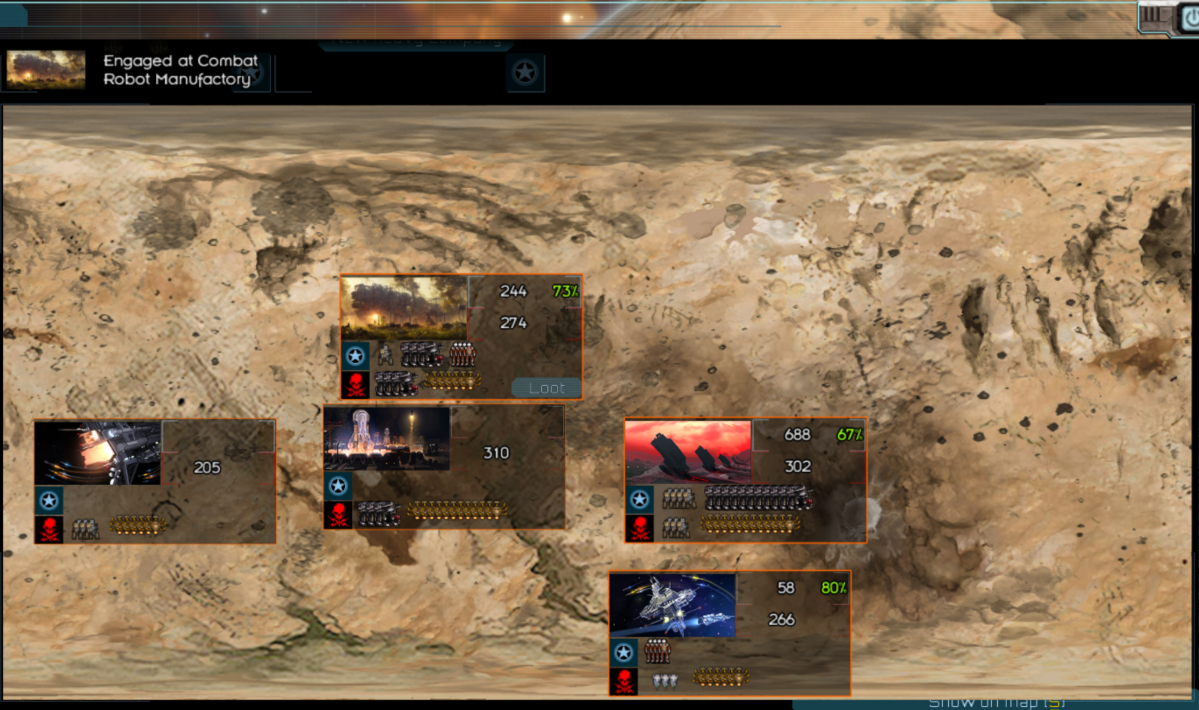Open the space station location thumbnail
Viewport: 1199px width, 710px height.
pos(98,452)
